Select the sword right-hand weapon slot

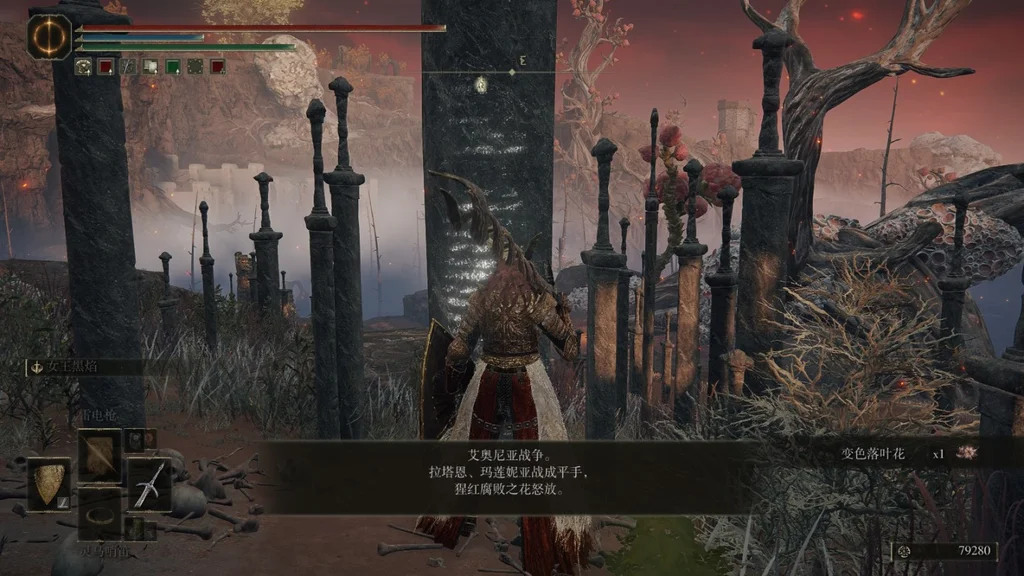click(x=148, y=485)
